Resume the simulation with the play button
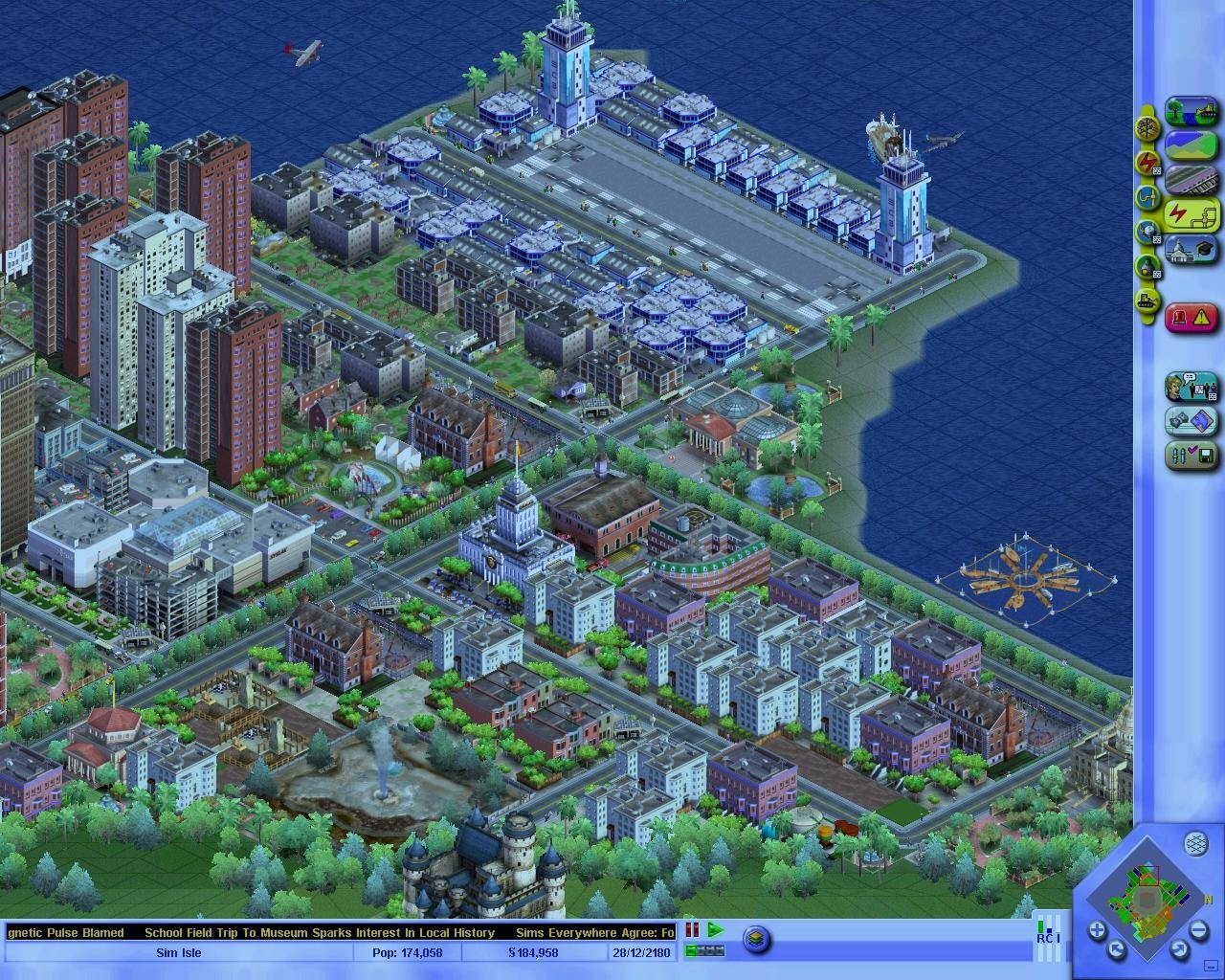 pyautogui.click(x=715, y=929)
